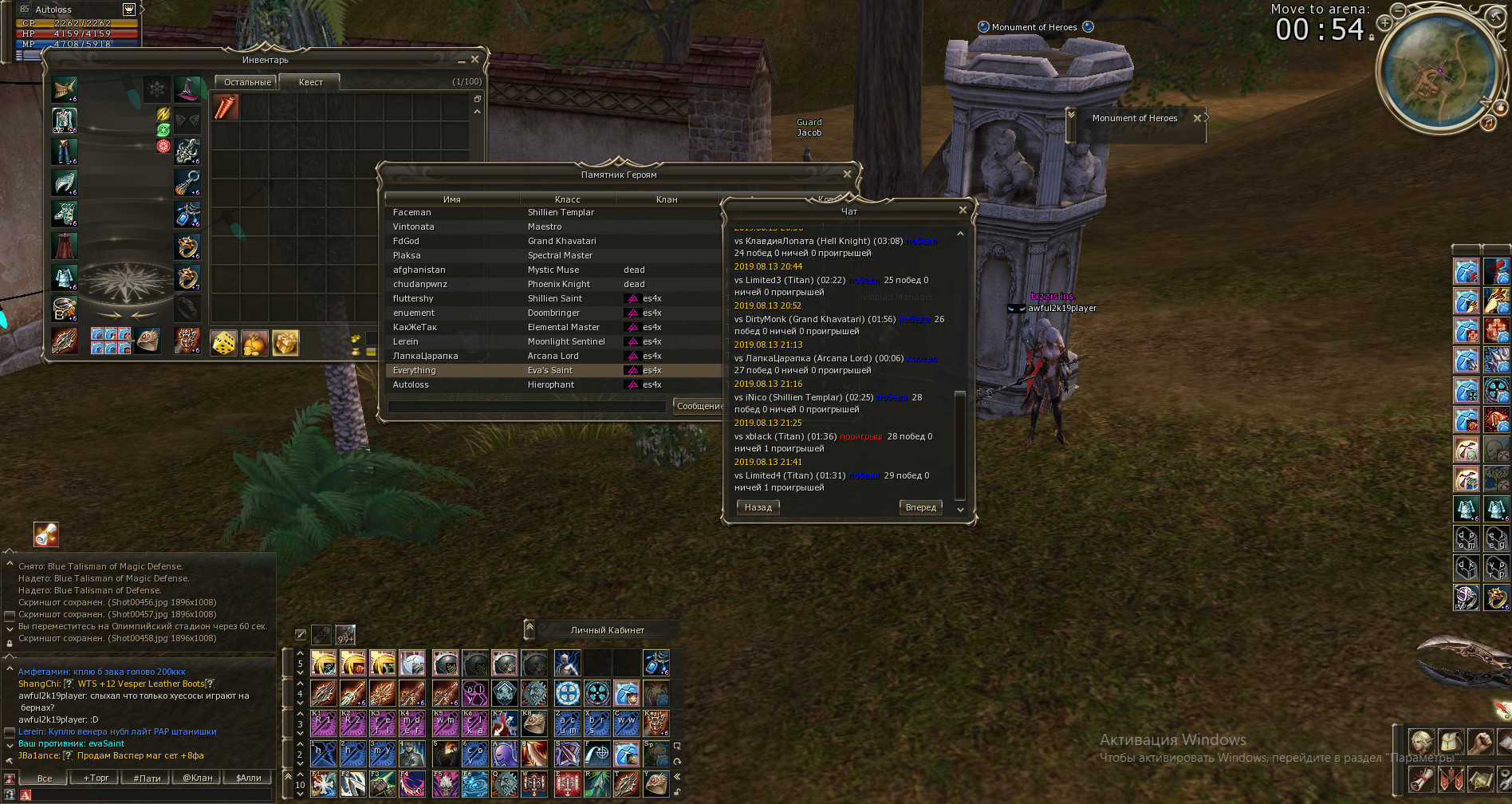This screenshot has height=804, width=1512.
Task: Show the Все chat tab
Action: click(45, 778)
